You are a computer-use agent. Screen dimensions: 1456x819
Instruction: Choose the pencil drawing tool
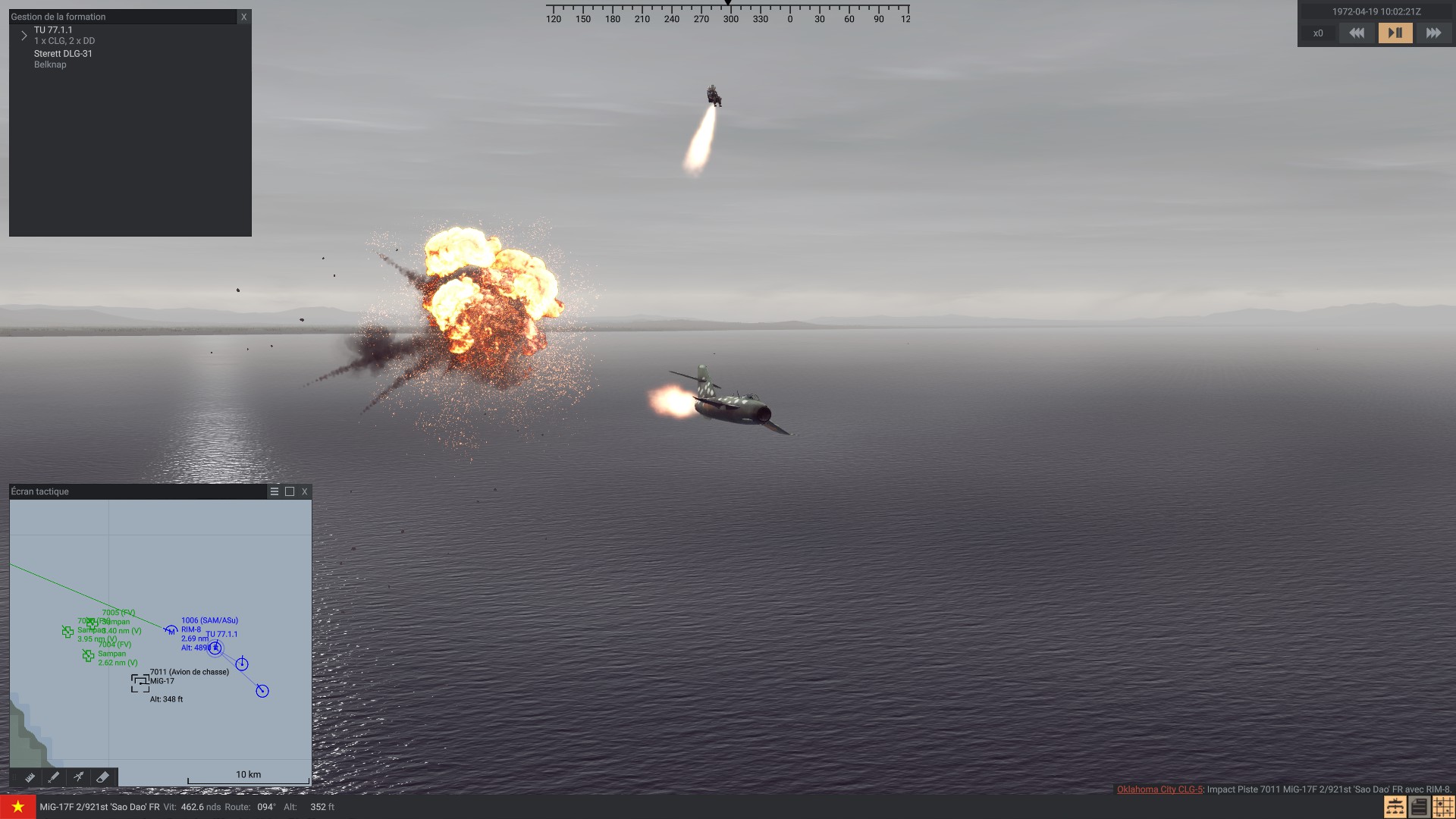click(x=54, y=777)
